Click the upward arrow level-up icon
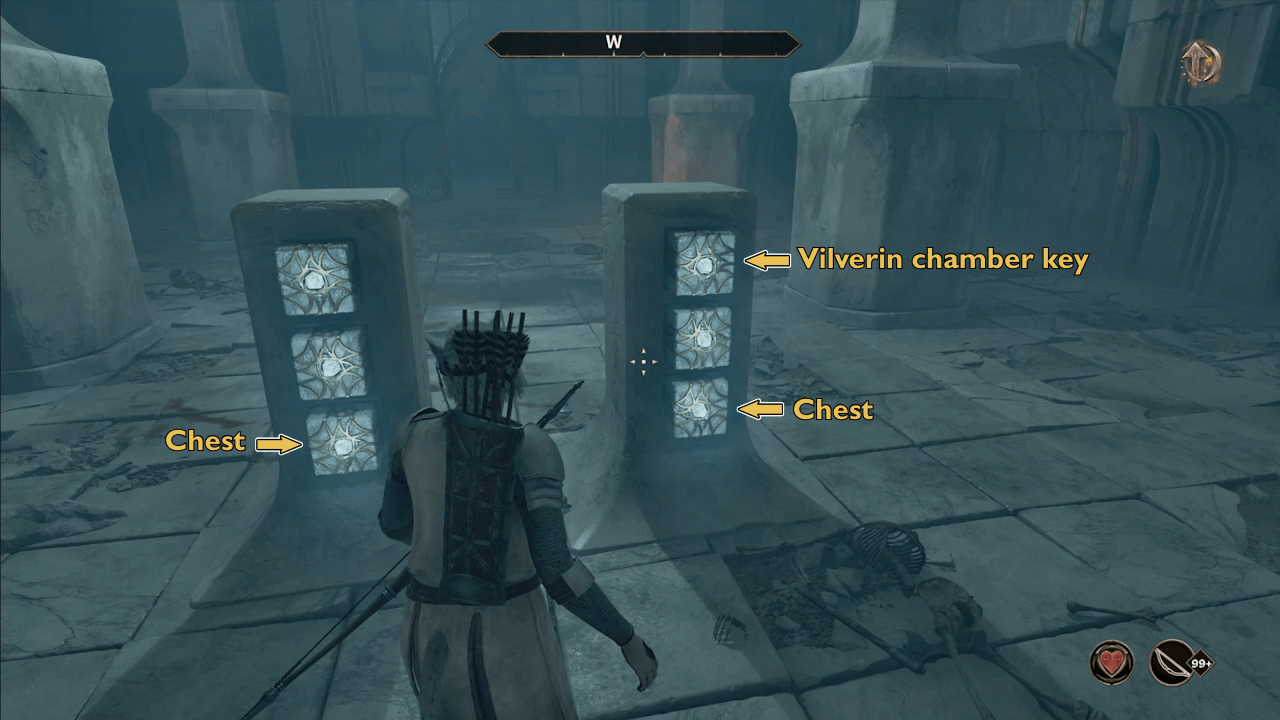This screenshot has width=1280, height=720. point(1199,63)
